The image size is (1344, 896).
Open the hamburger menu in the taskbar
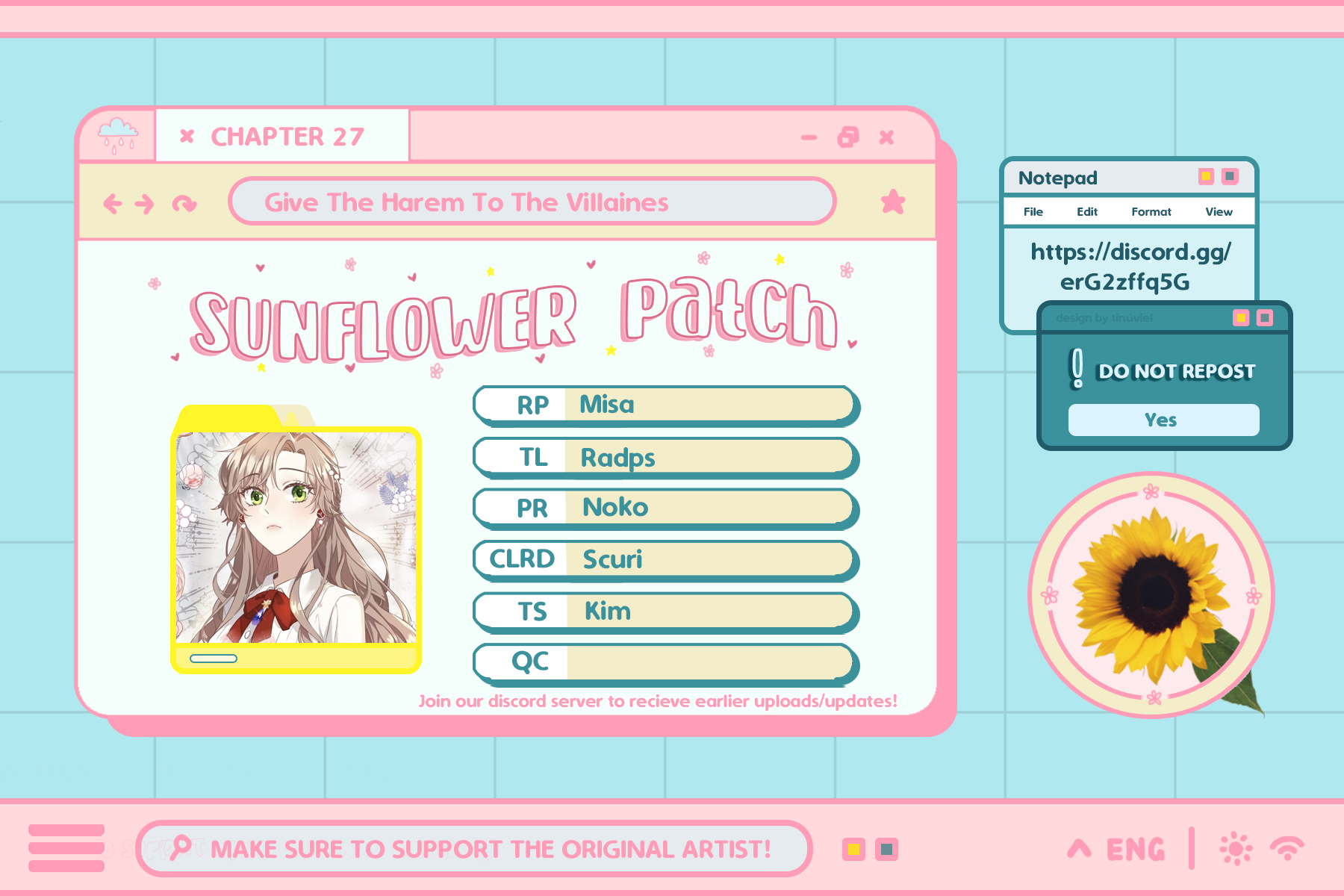point(66,848)
